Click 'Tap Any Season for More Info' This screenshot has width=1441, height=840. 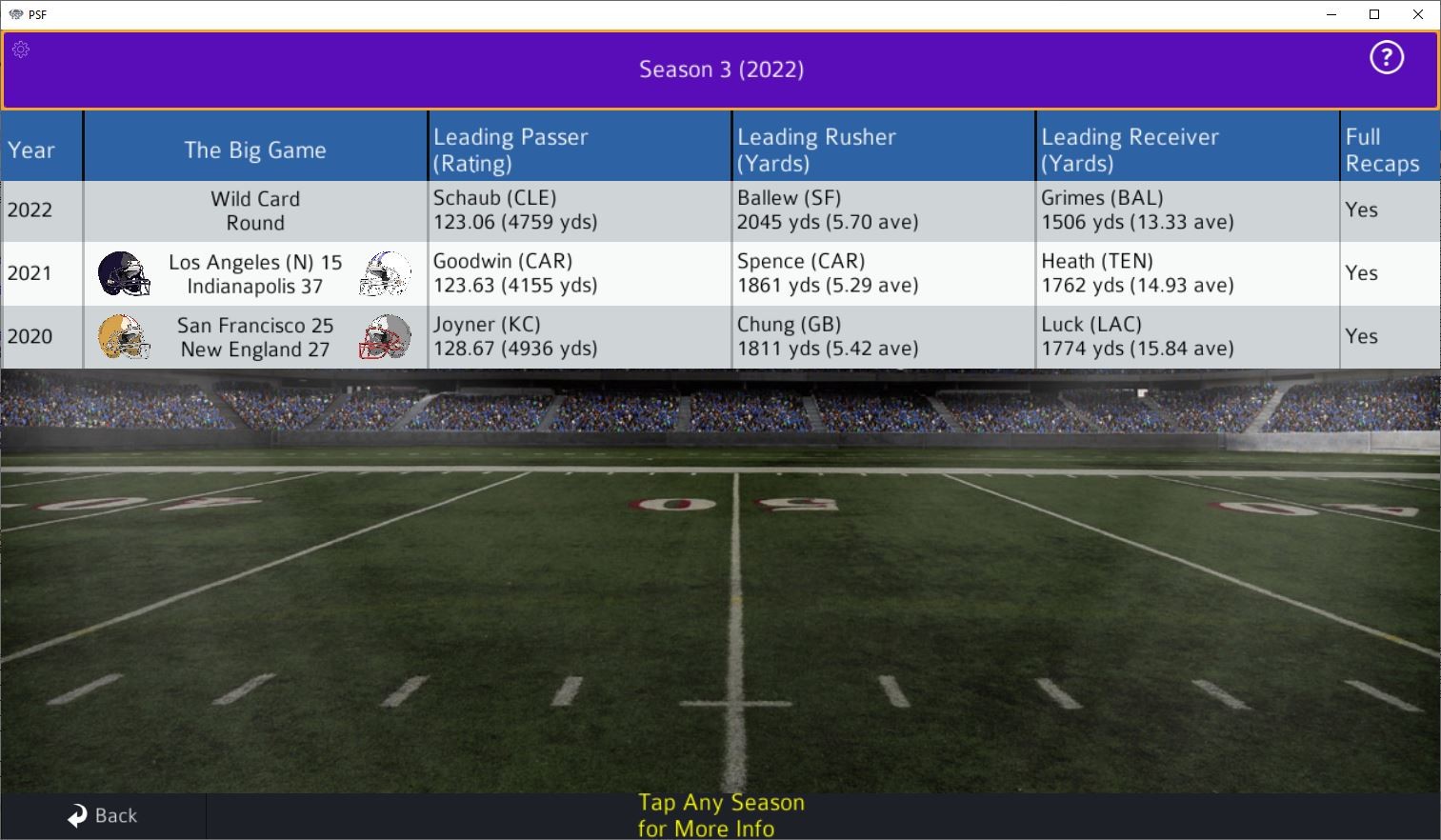point(720,814)
